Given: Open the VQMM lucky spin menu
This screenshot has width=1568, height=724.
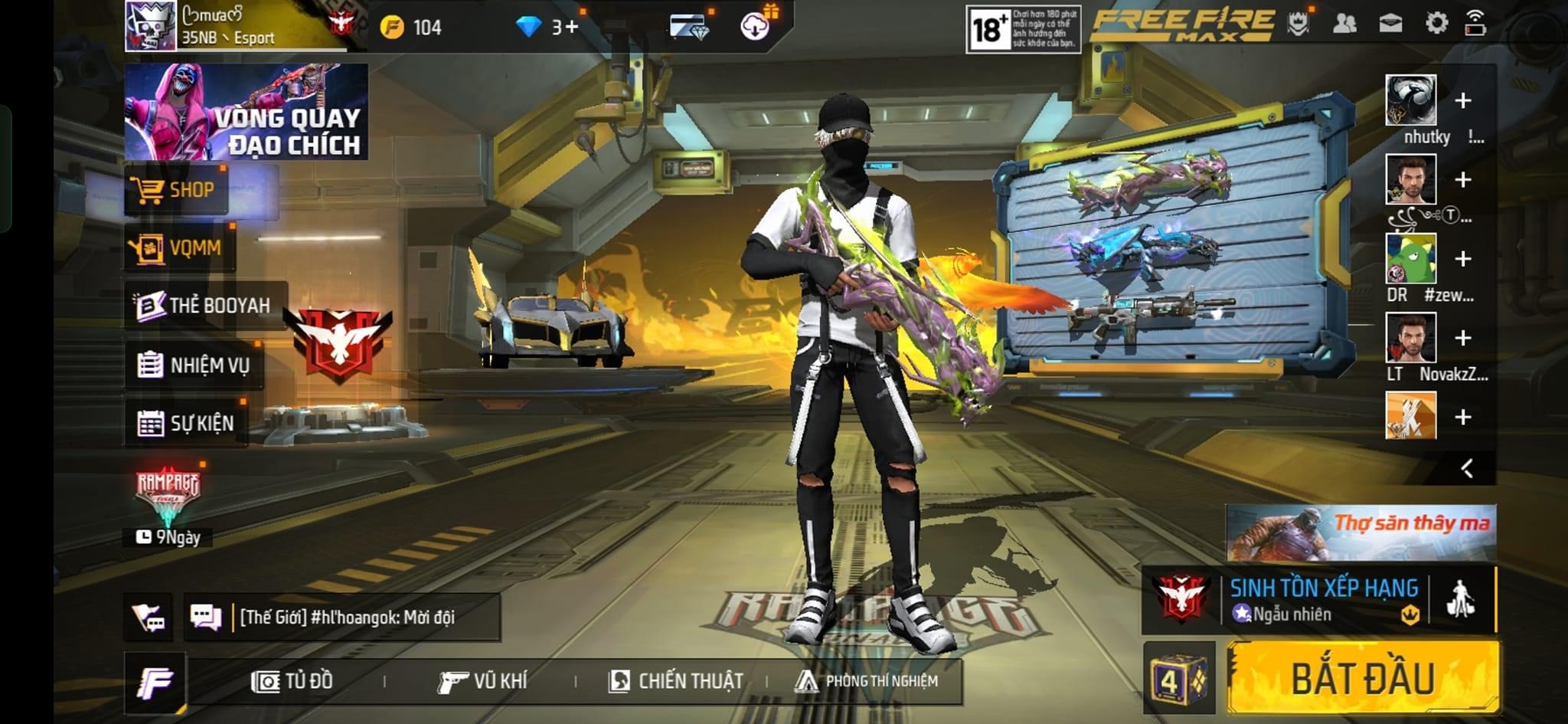Looking at the screenshot, I should click(x=180, y=248).
